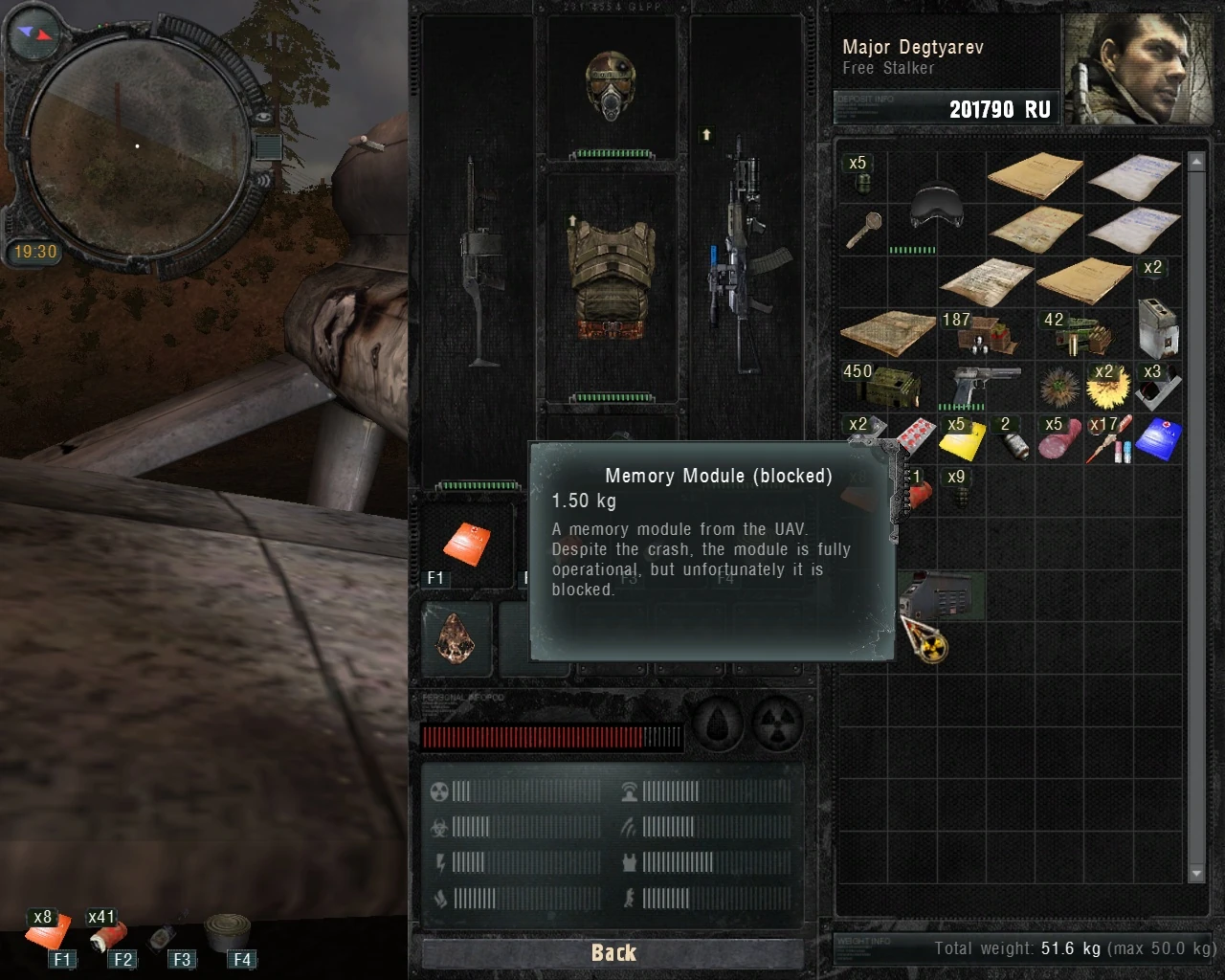The height and width of the screenshot is (980, 1225).
Task: Click the inventory scrollbar down arrow
Action: coord(1196,874)
